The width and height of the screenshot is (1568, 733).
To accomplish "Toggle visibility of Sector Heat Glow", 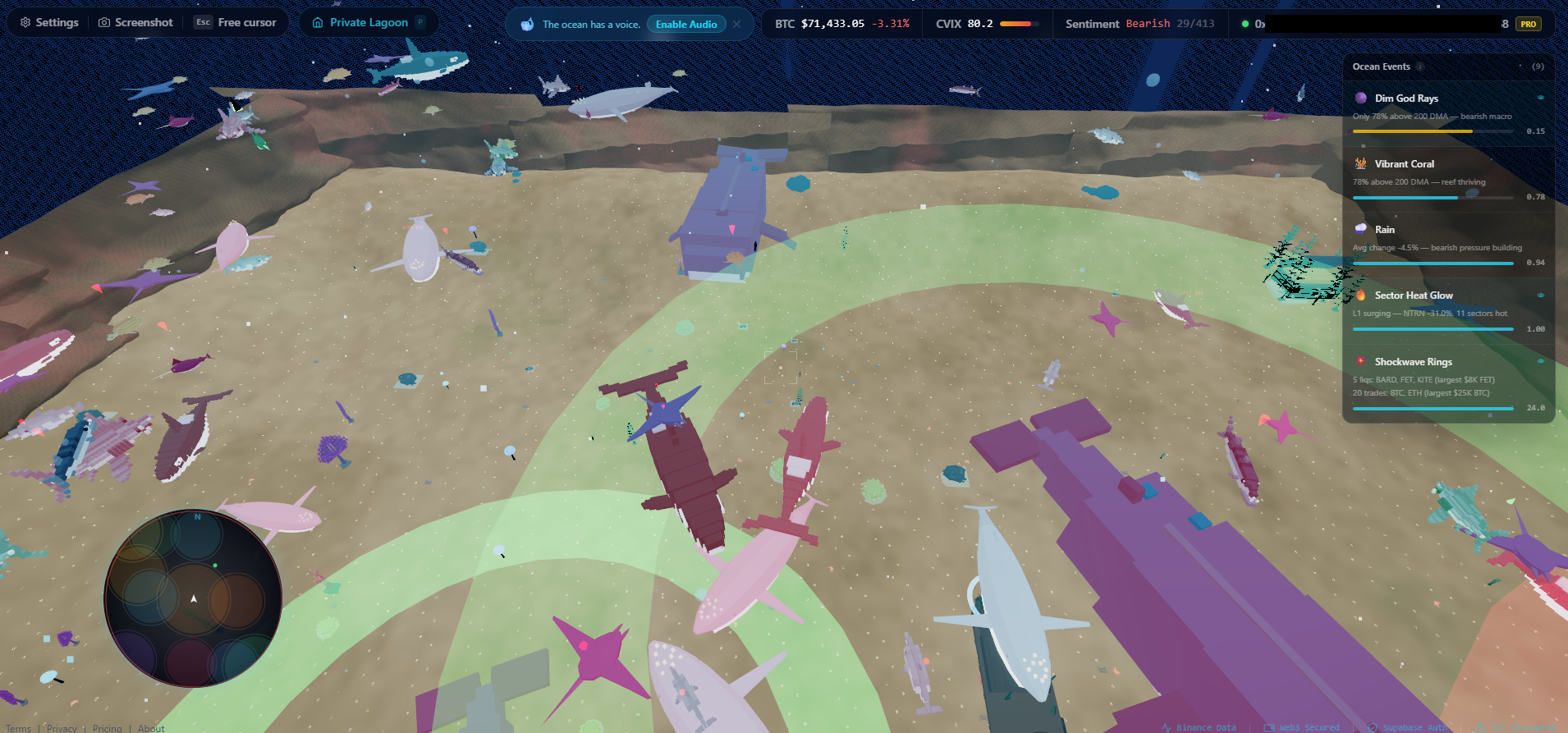I will [1540, 295].
